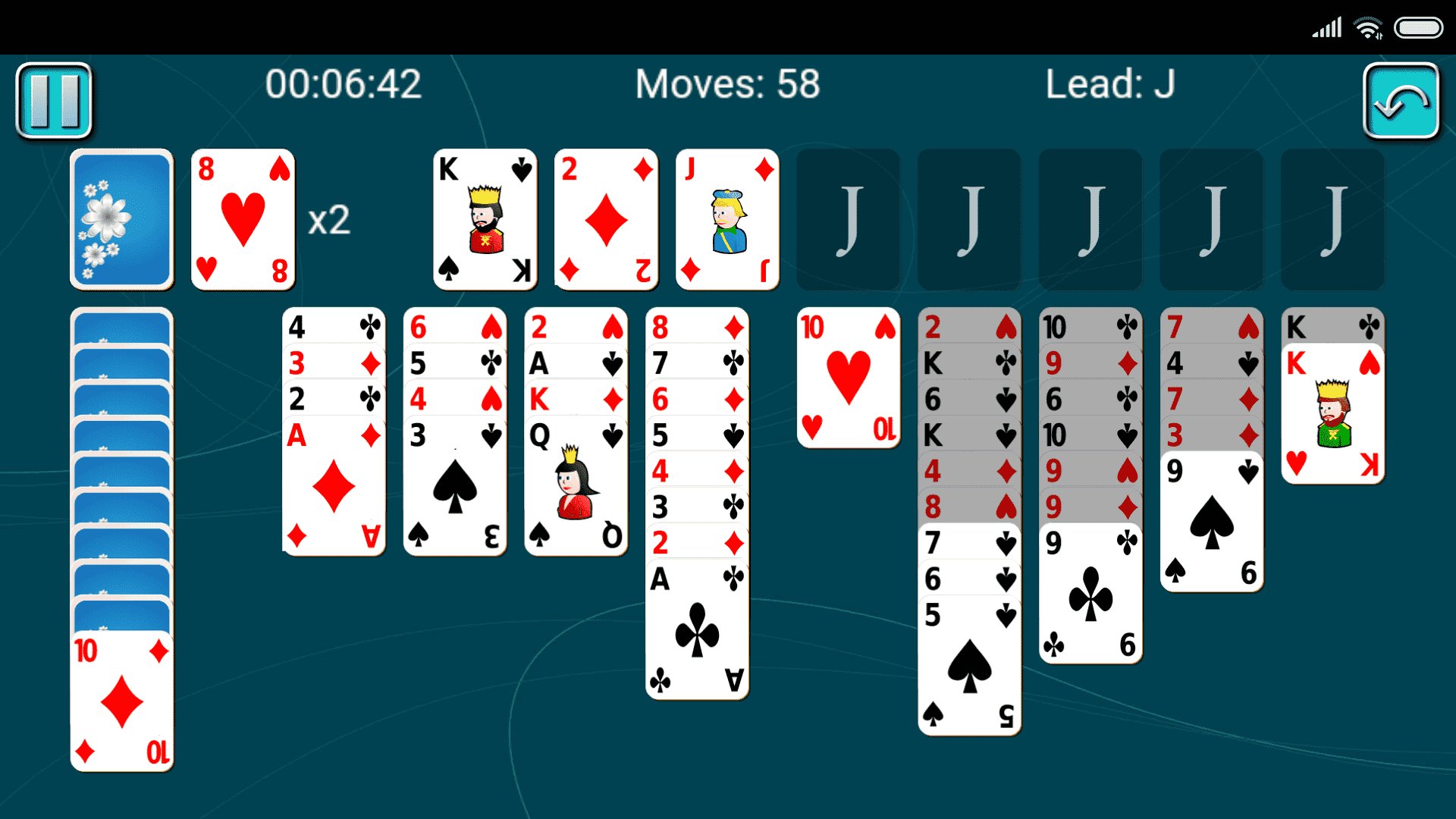Select the rightmost Jack foundation slot
The width and height of the screenshot is (1456, 819).
tap(1332, 218)
